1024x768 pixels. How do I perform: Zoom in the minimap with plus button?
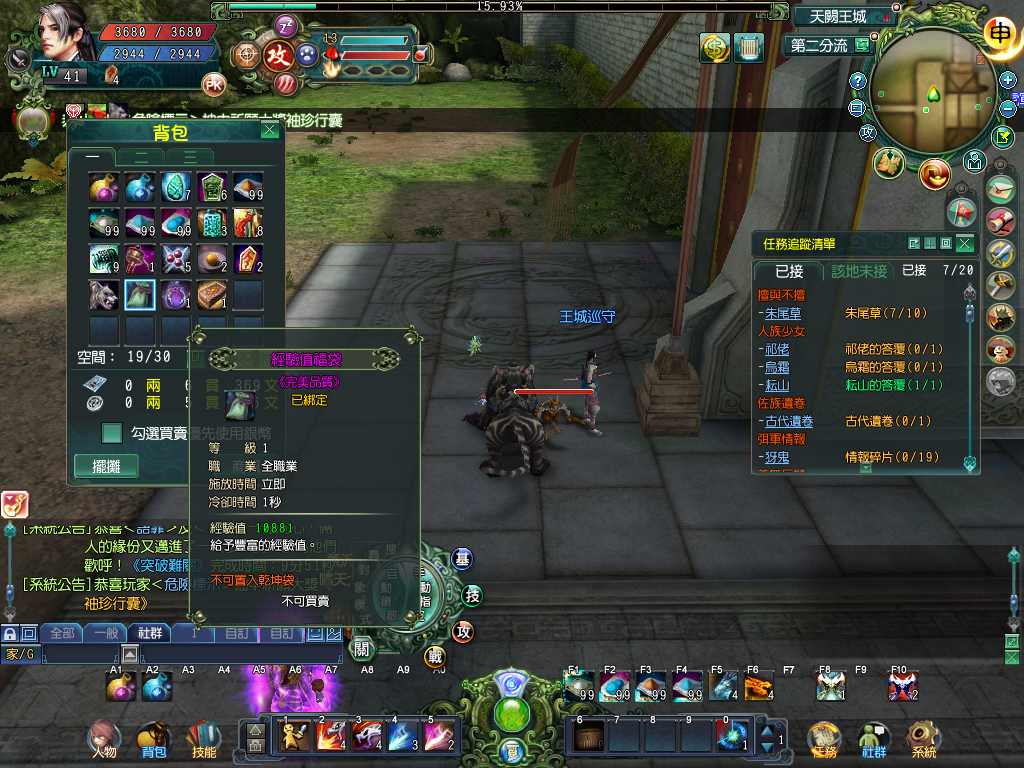click(x=1008, y=80)
